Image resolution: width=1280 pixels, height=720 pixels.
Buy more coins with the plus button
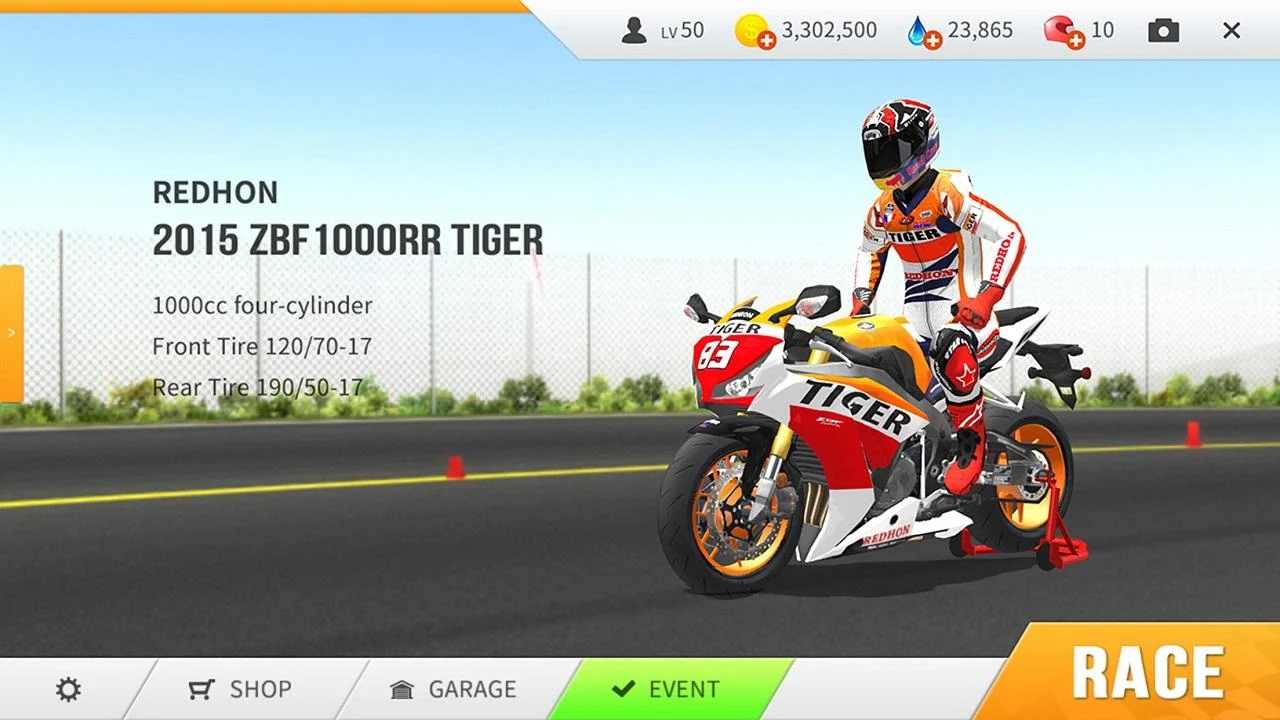[x=766, y=38]
